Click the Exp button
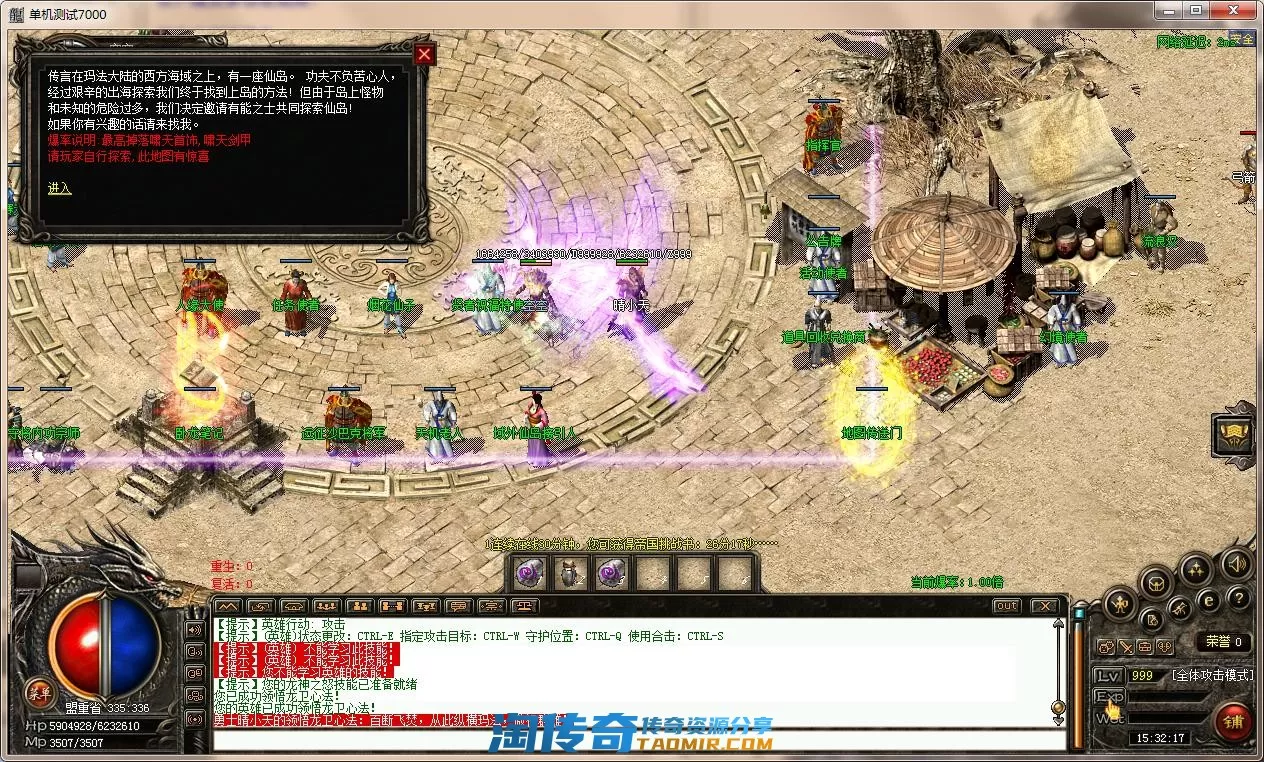The height and width of the screenshot is (762, 1264). click(1109, 696)
